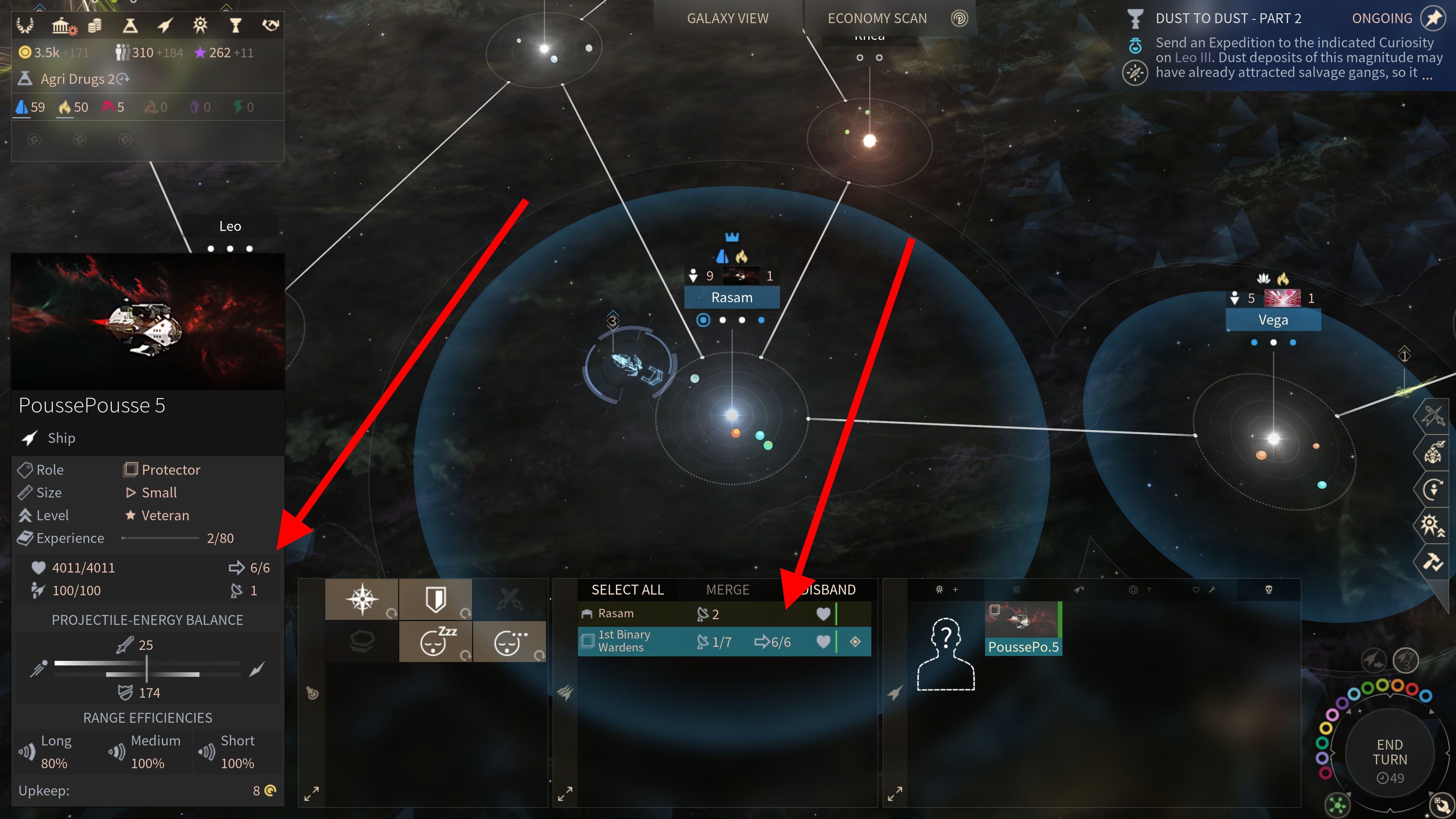The width and height of the screenshot is (1456, 819).
Task: Open the Agri Drugs research in progress
Action: tap(79, 79)
